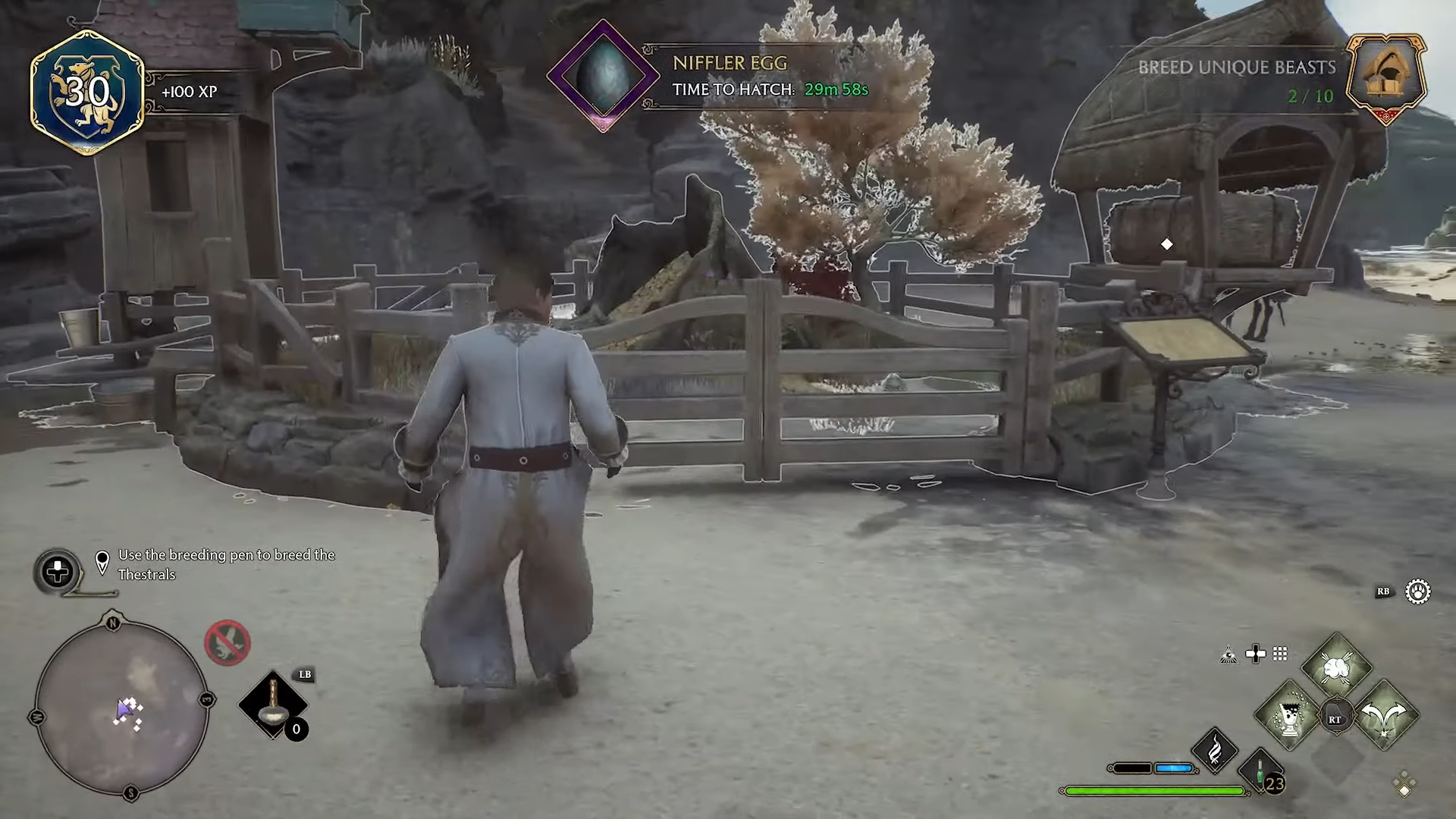Viewport: 1456px width, 819px height.
Task: Activate the ancient magic flame icon
Action: [1215, 751]
